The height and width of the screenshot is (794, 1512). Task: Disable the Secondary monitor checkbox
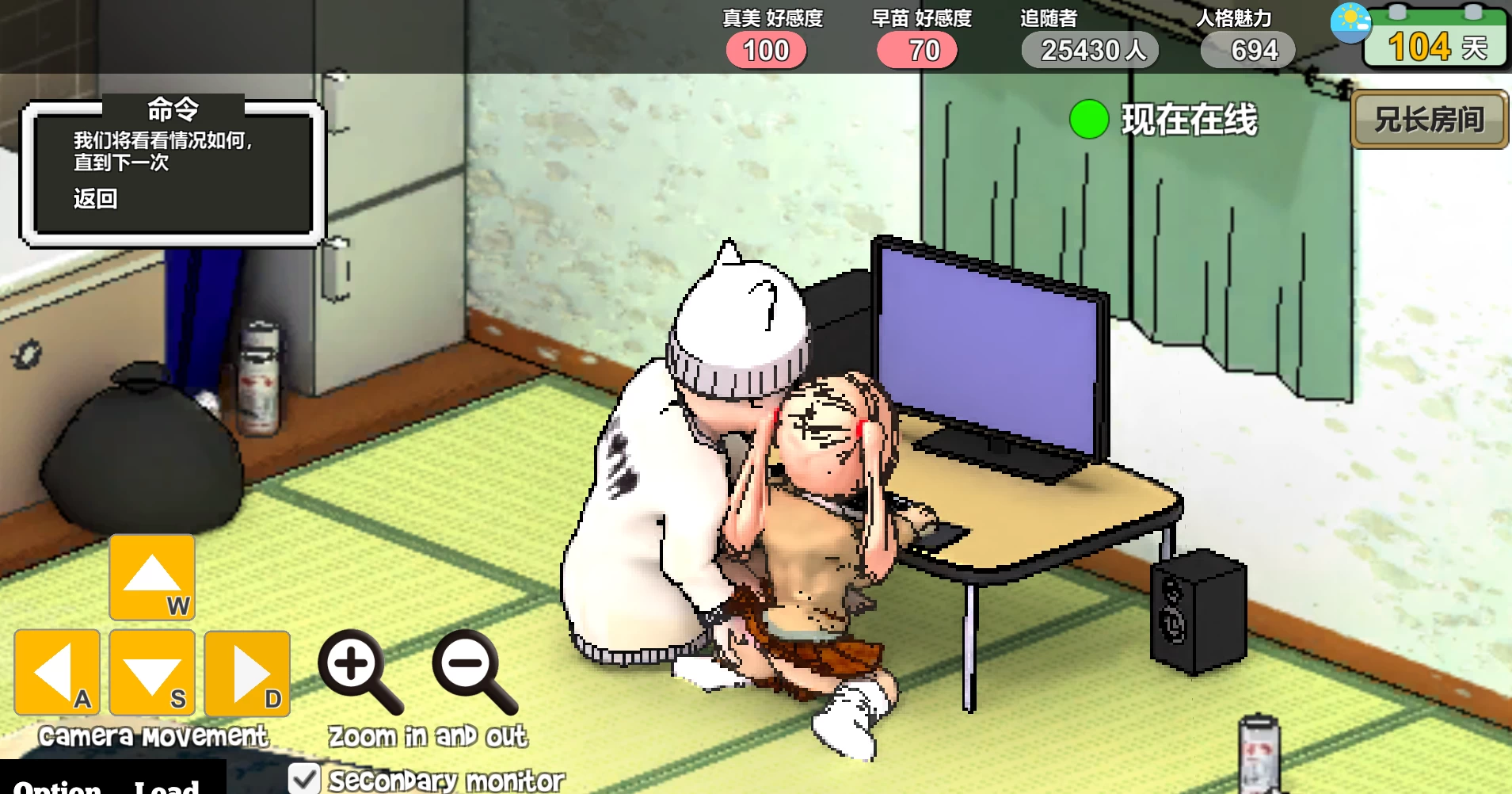tap(303, 780)
